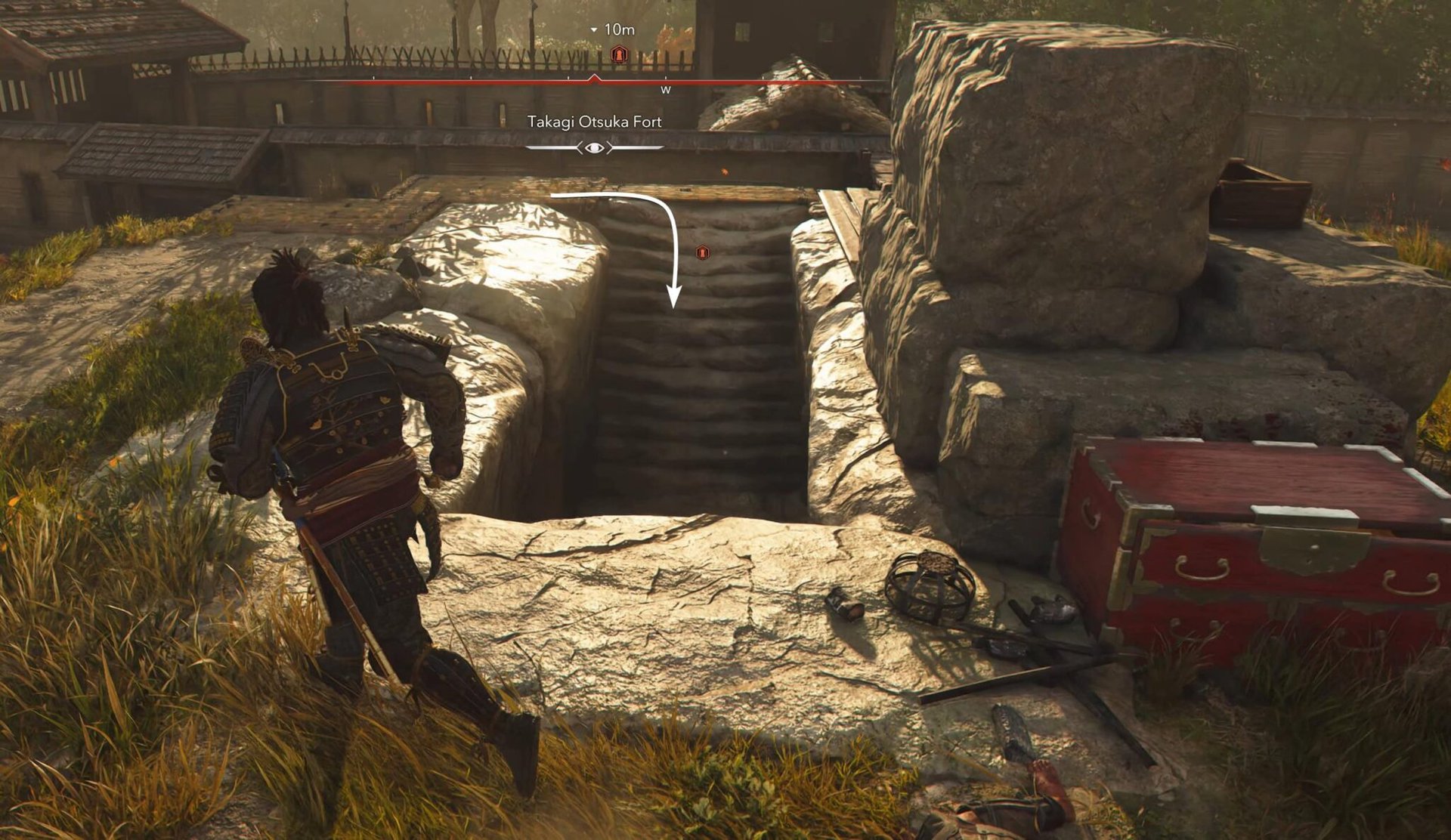Screen dimensions: 1451x840
Task: Expand the 10m distance indicator
Action: coord(621,29)
